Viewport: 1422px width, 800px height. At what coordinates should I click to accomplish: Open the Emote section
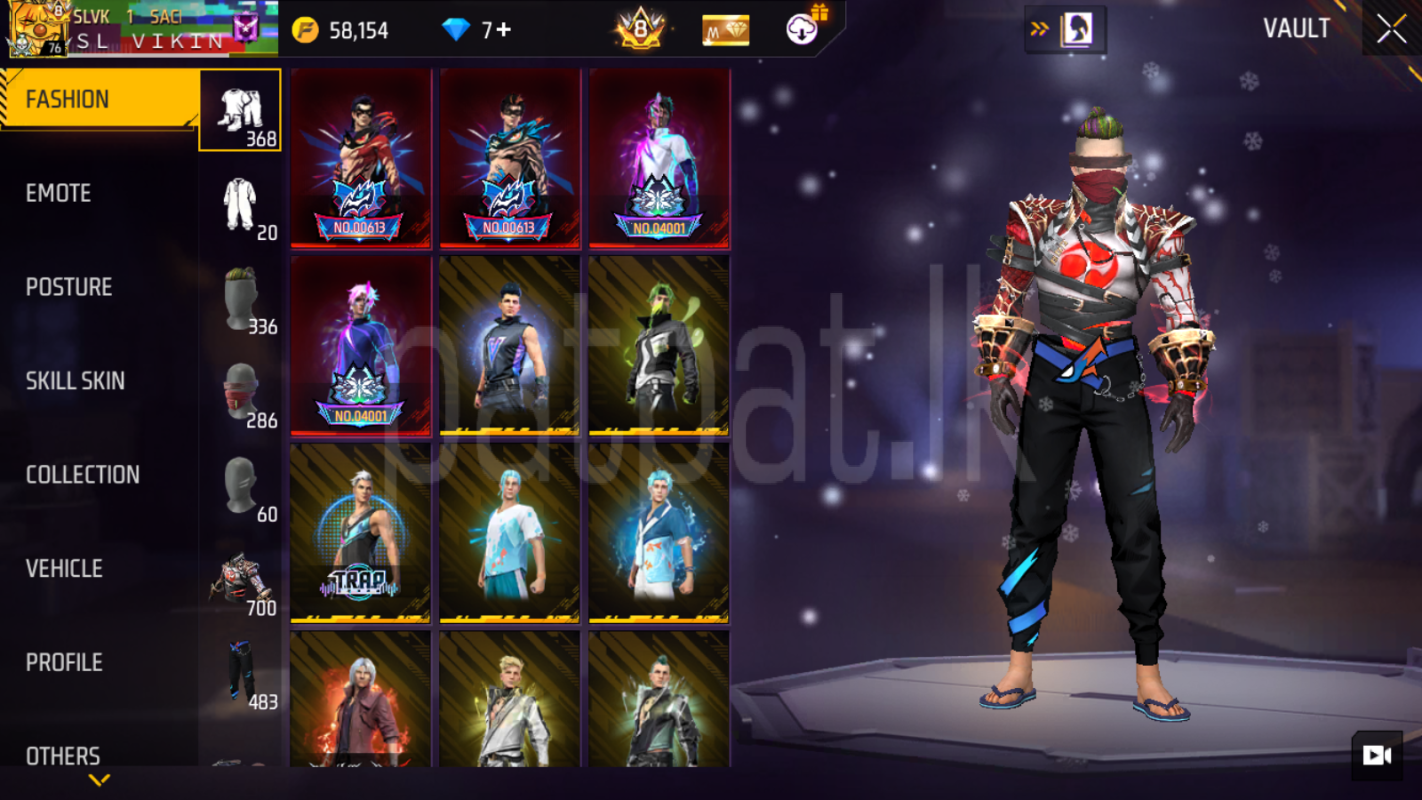(58, 193)
